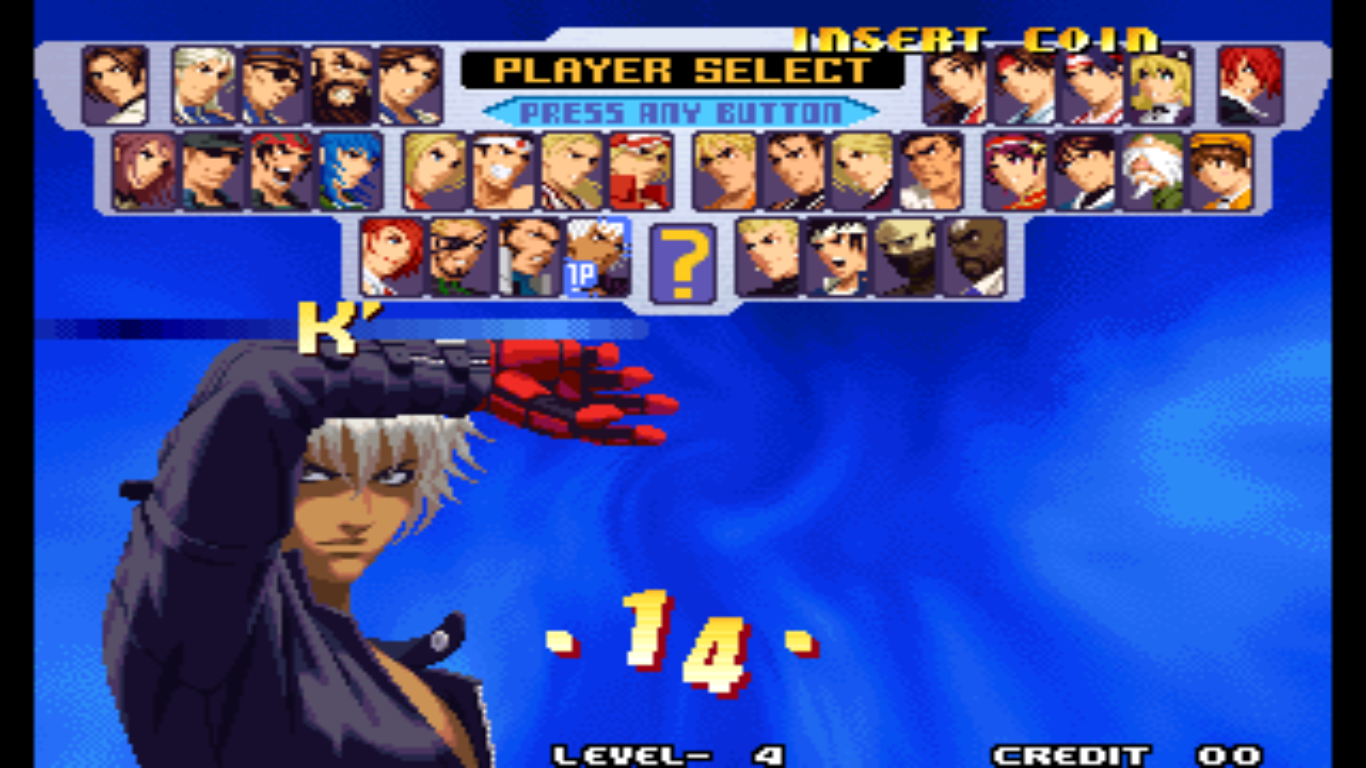
Task: Select Chin Gentsai white-bearded old man portrait
Action: pos(1152,171)
